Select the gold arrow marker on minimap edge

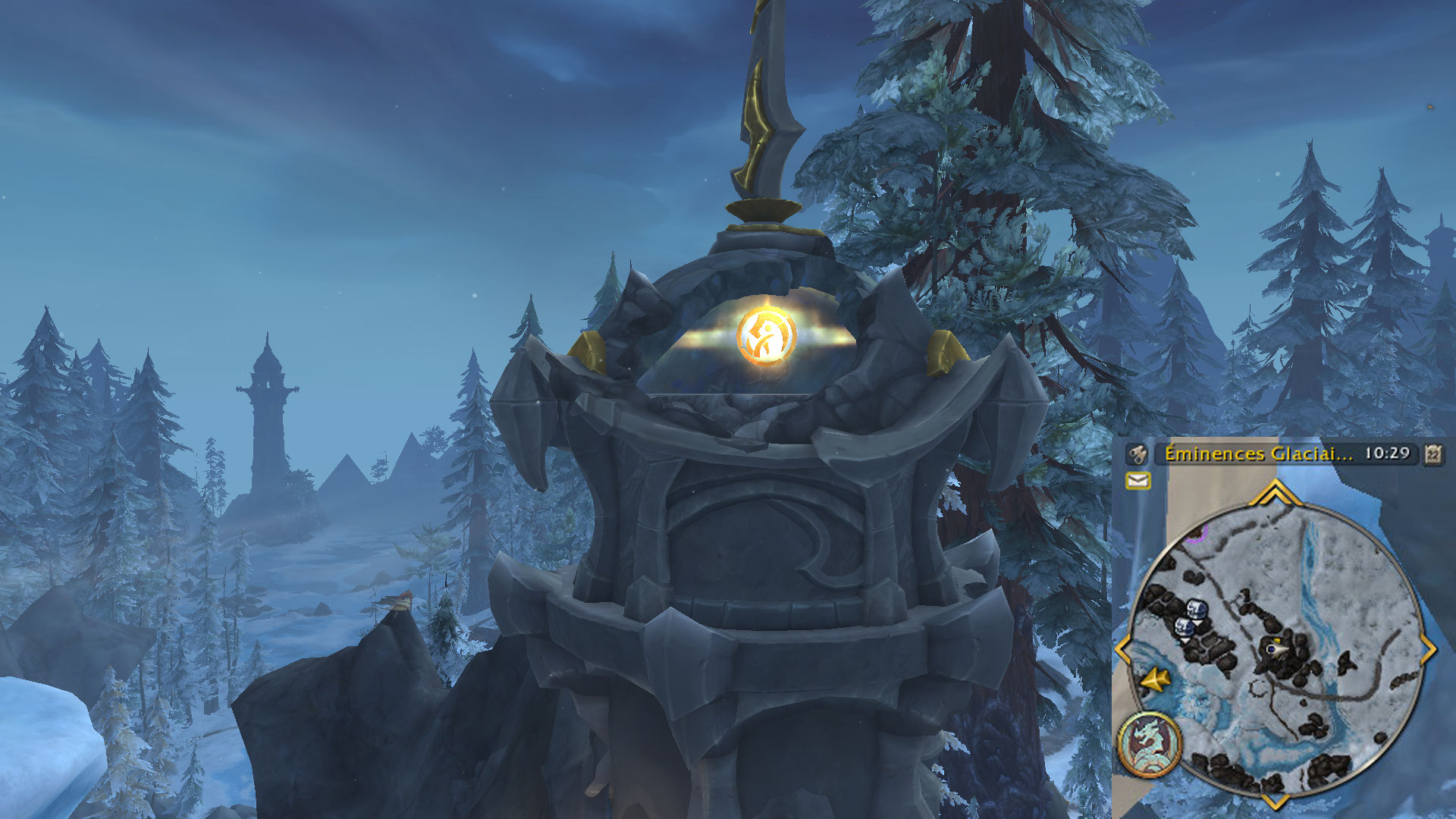[1155, 679]
